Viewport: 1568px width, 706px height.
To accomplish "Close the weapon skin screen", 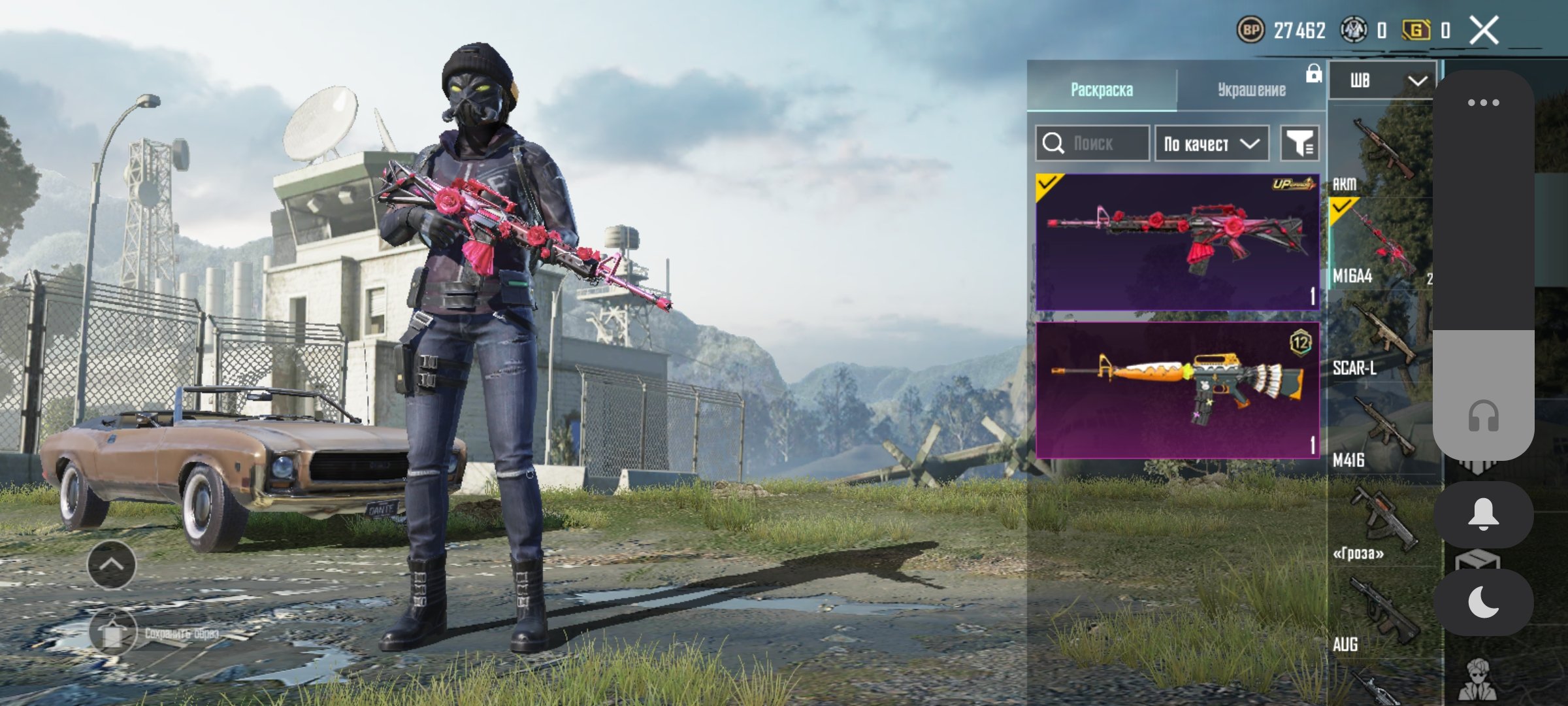I will point(1484,30).
